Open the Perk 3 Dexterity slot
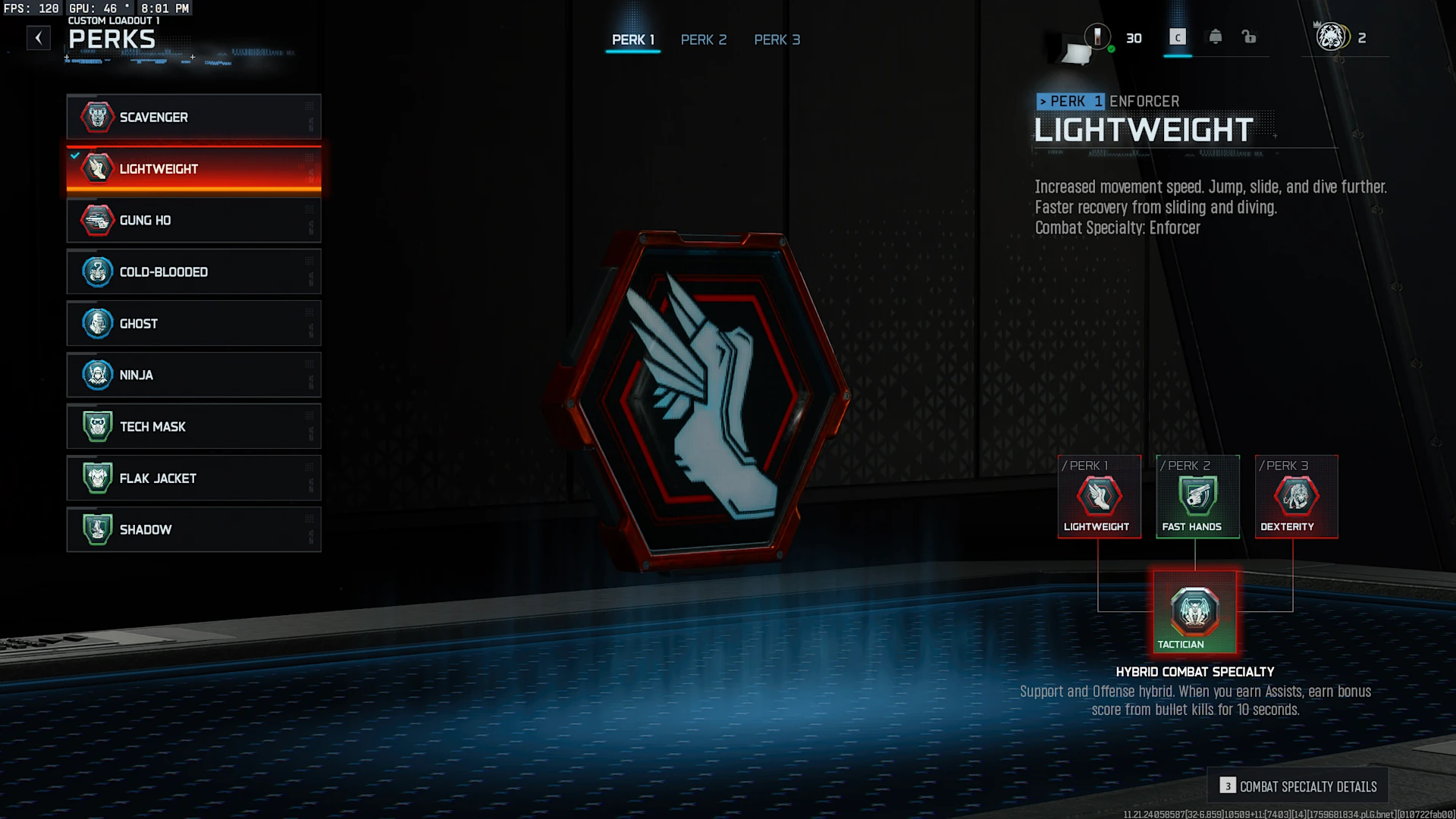The width and height of the screenshot is (1456, 819). (x=1296, y=497)
